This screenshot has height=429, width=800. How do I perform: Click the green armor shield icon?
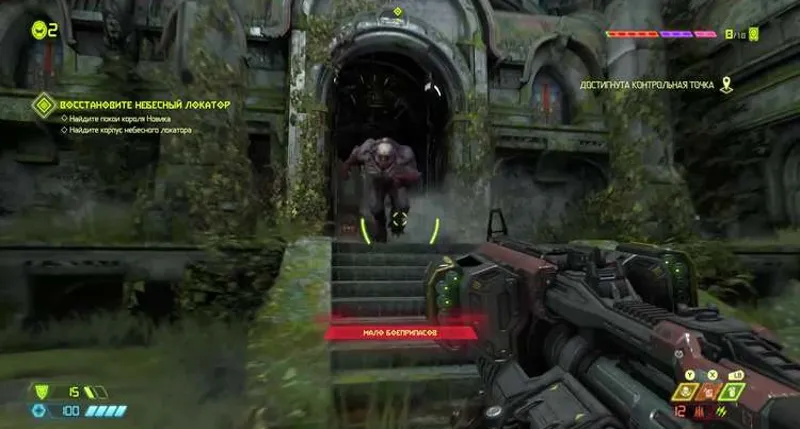(41, 392)
